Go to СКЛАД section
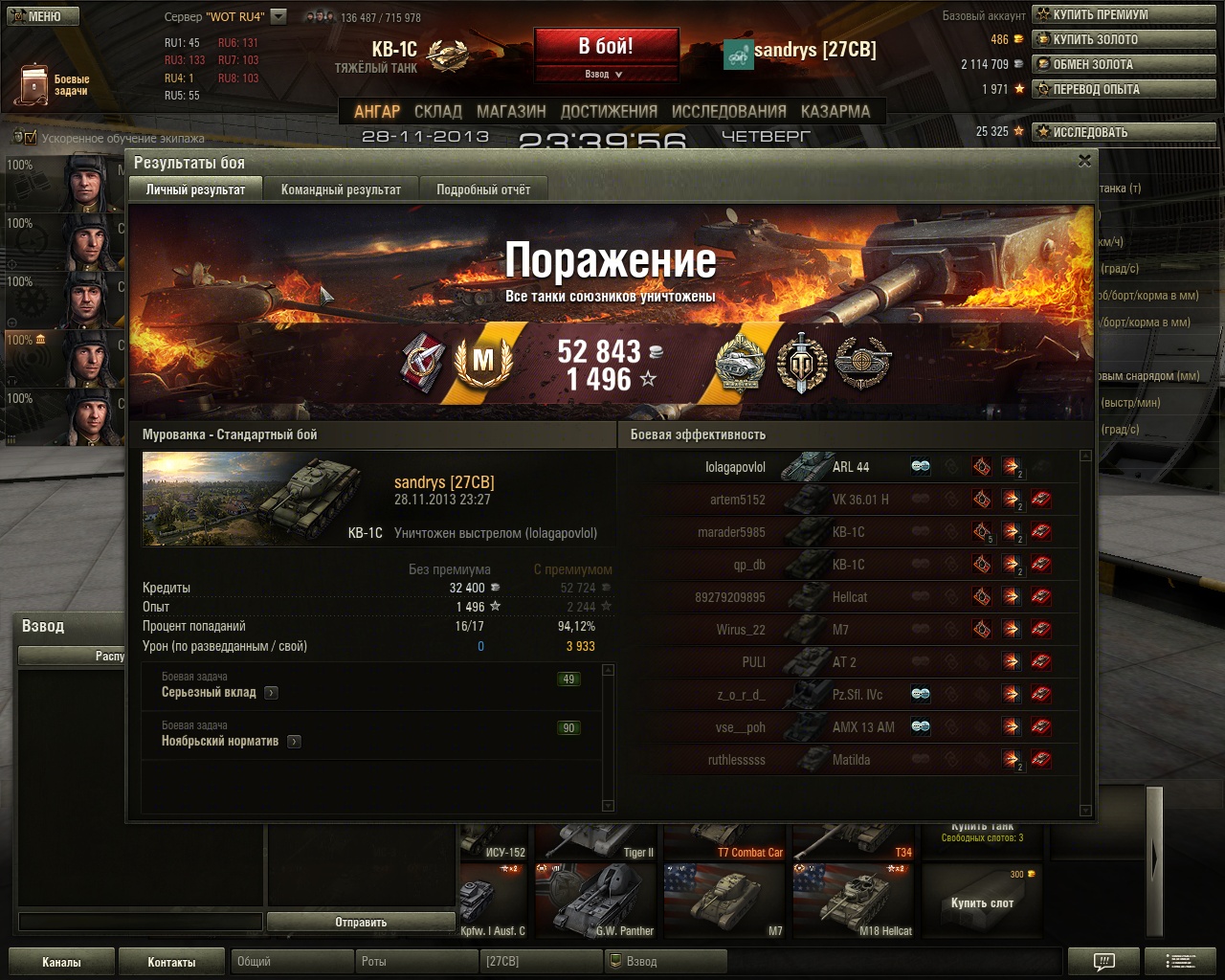 [438, 111]
